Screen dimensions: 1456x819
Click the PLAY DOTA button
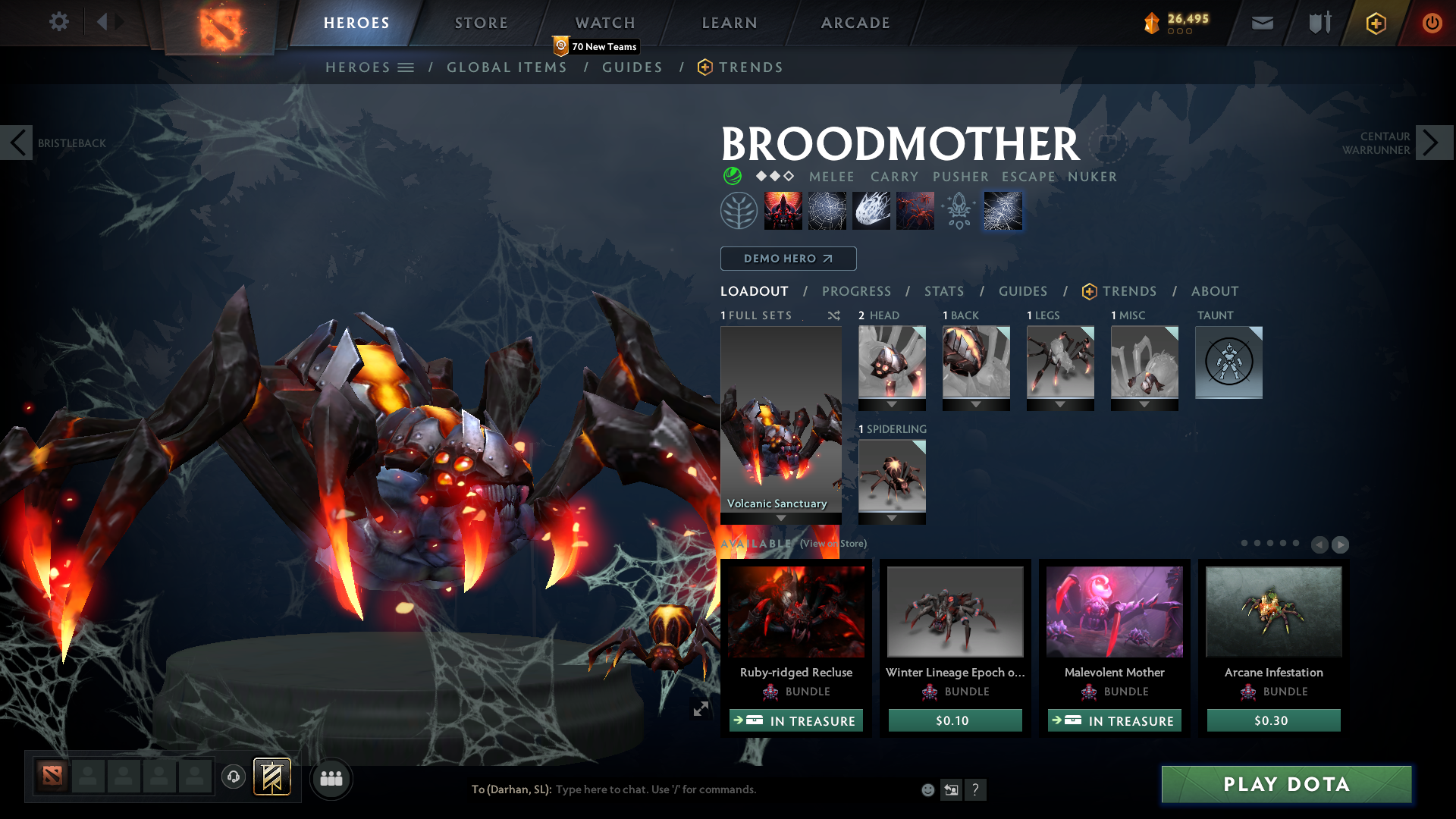[x=1285, y=785]
